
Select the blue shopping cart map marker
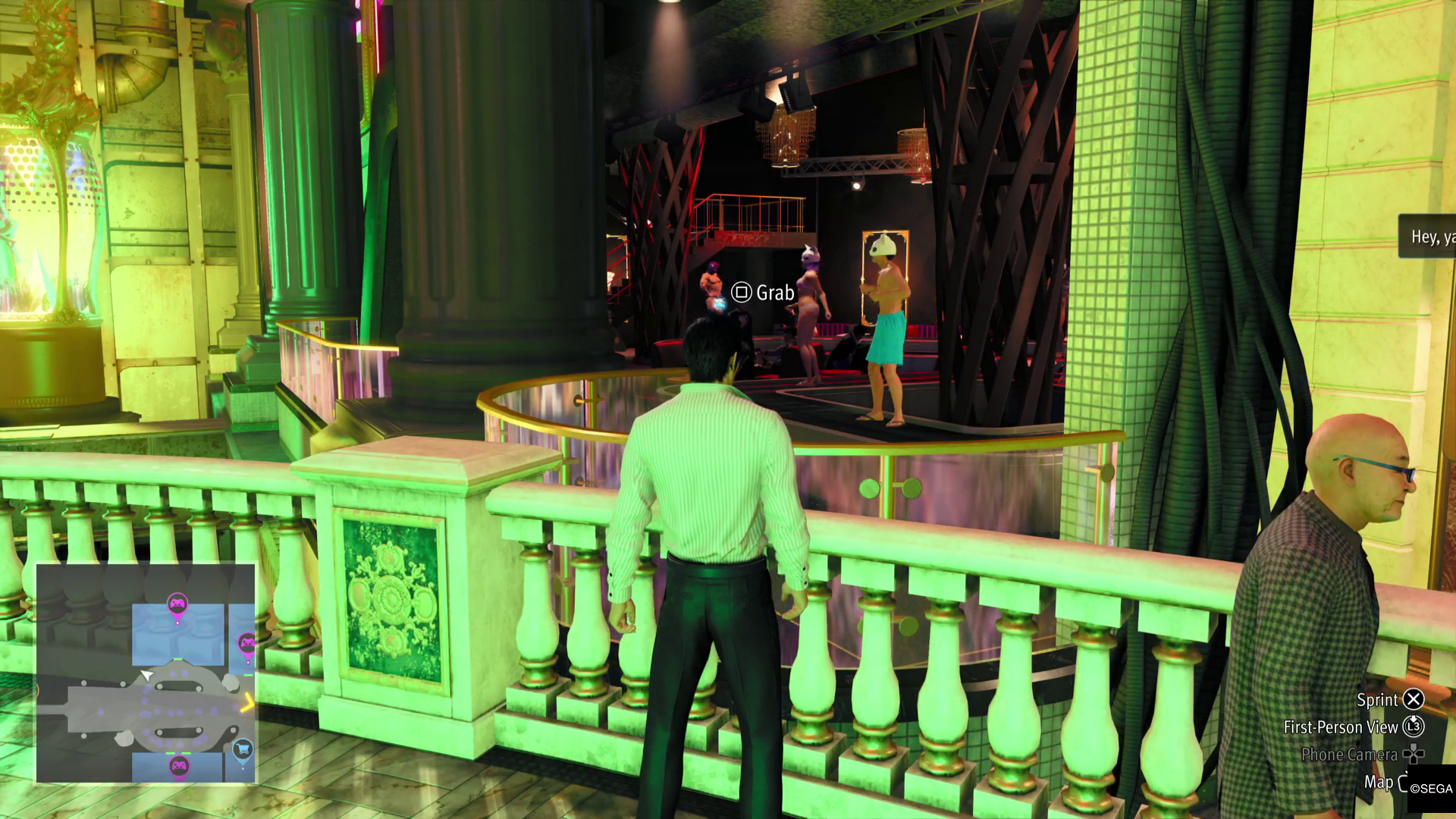pos(243,749)
